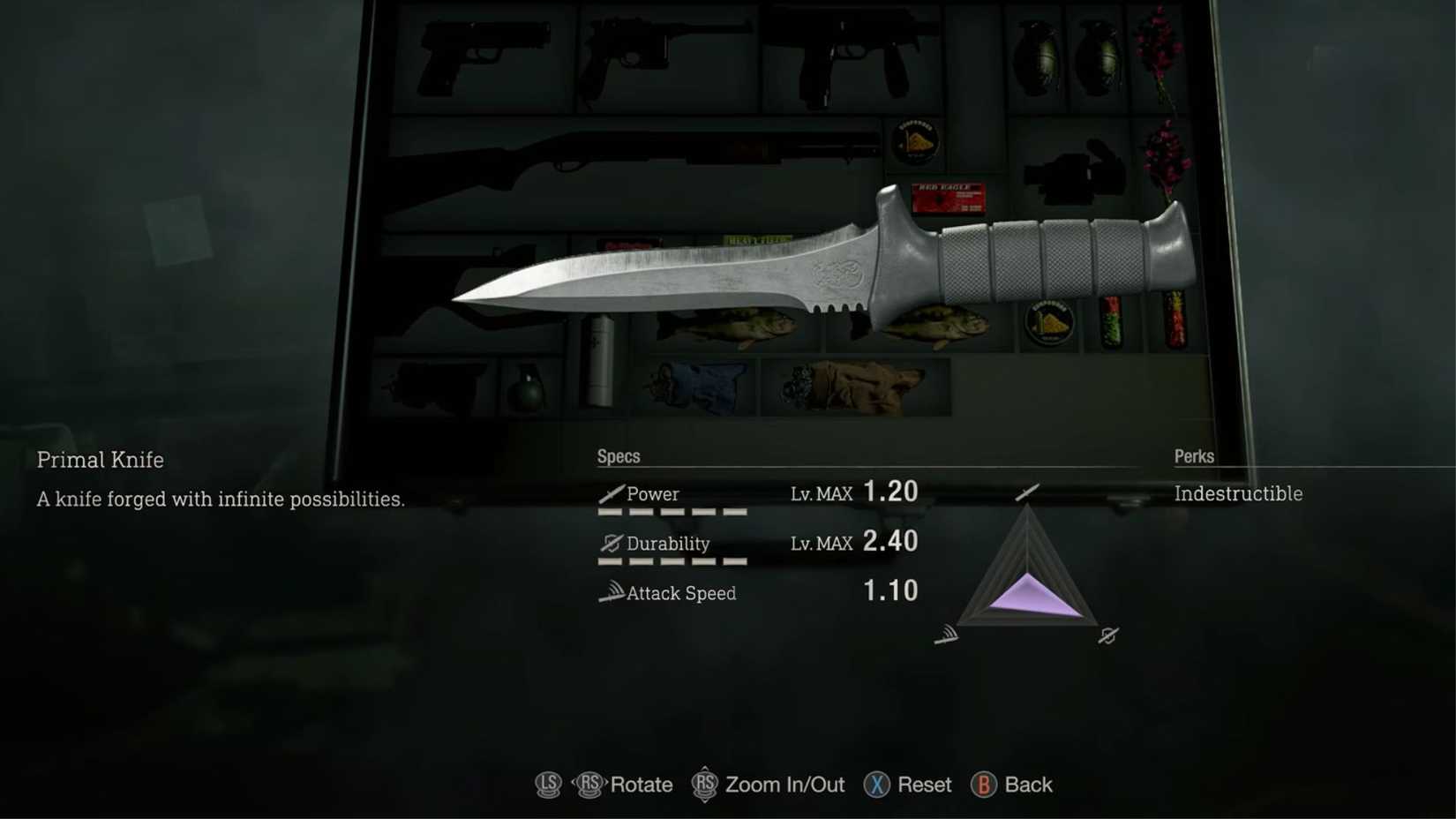Screen dimensions: 1456x819
Task: Click the Power icon above the stat triangle
Action: click(x=1026, y=492)
